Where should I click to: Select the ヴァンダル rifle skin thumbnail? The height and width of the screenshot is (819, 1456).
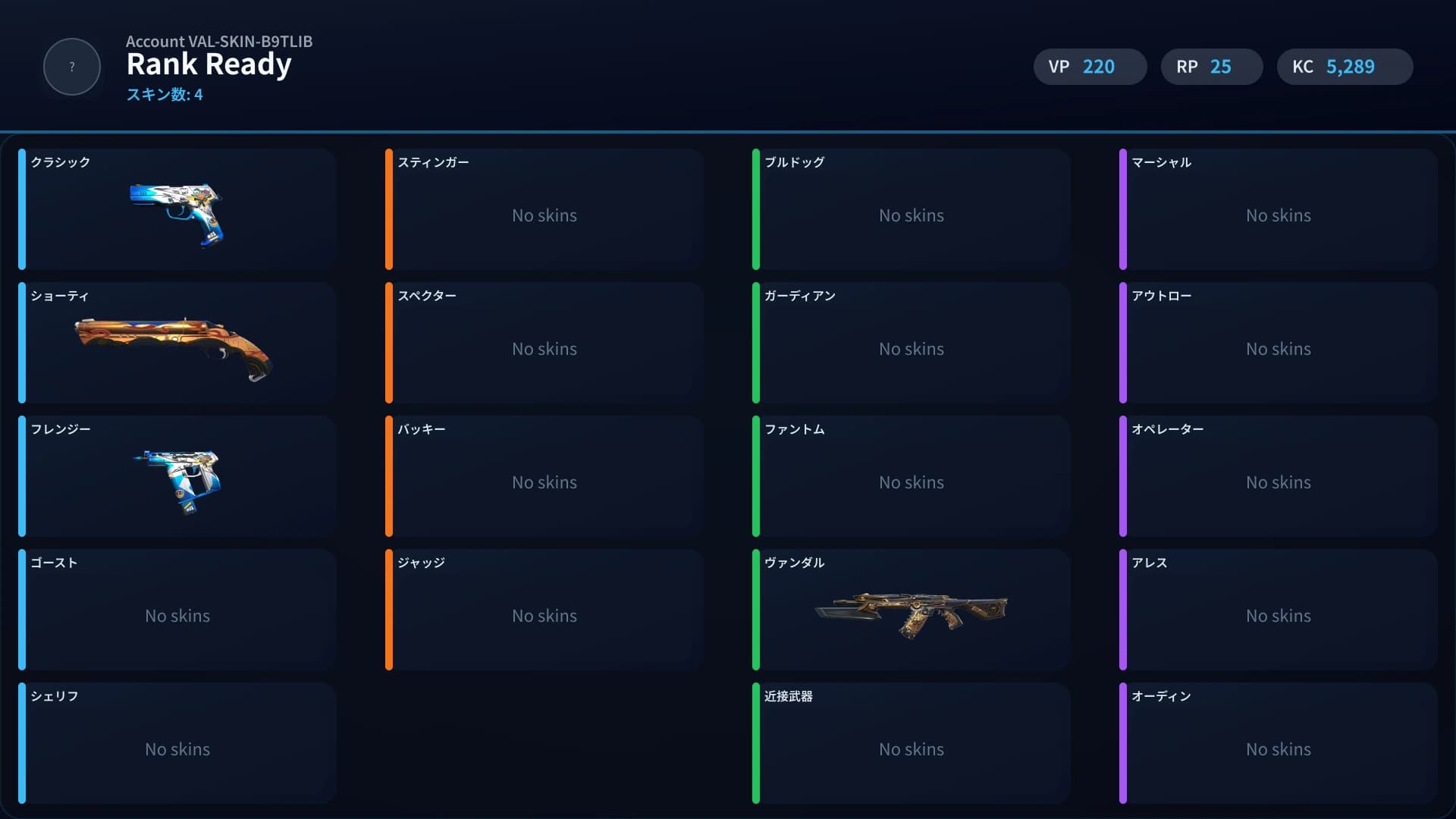[x=912, y=611]
